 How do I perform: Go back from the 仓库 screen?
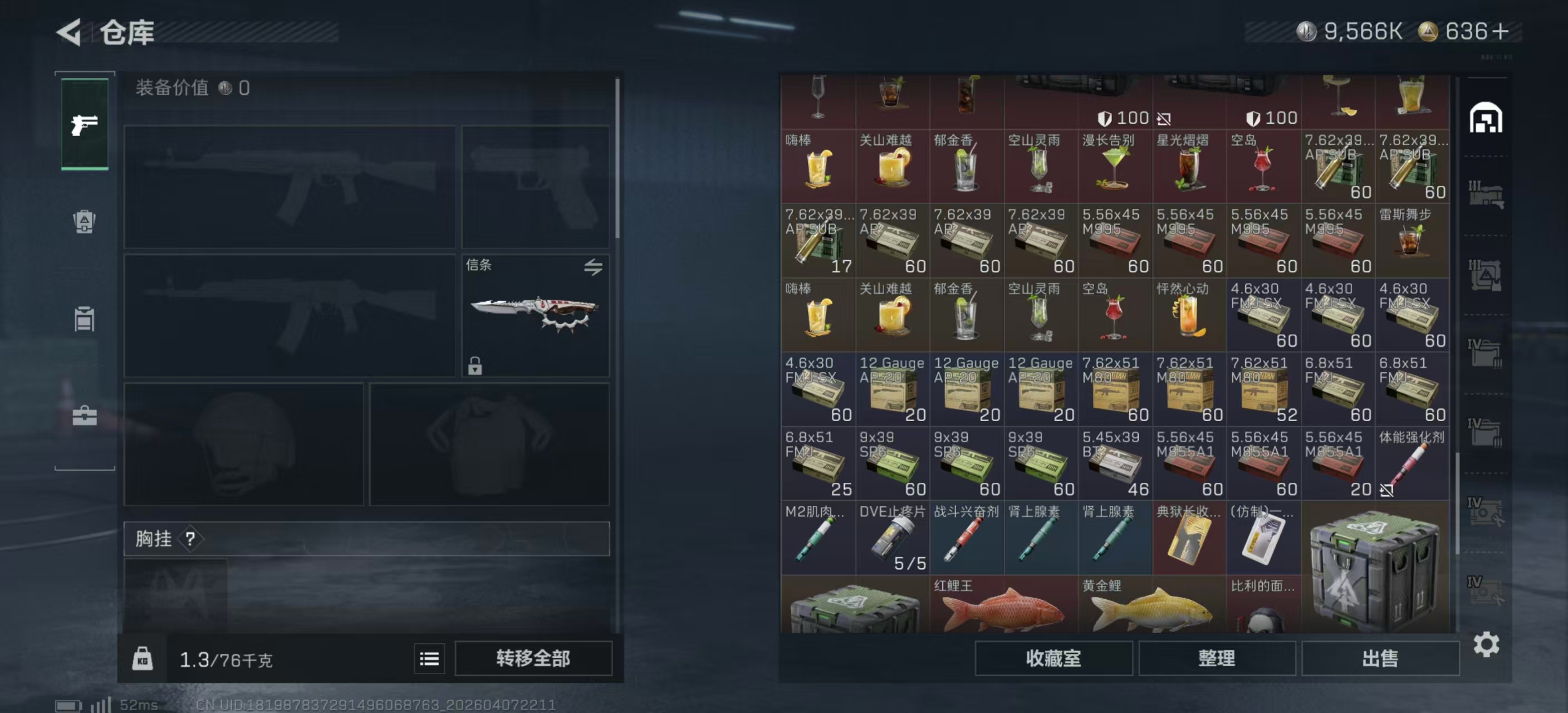[x=70, y=32]
